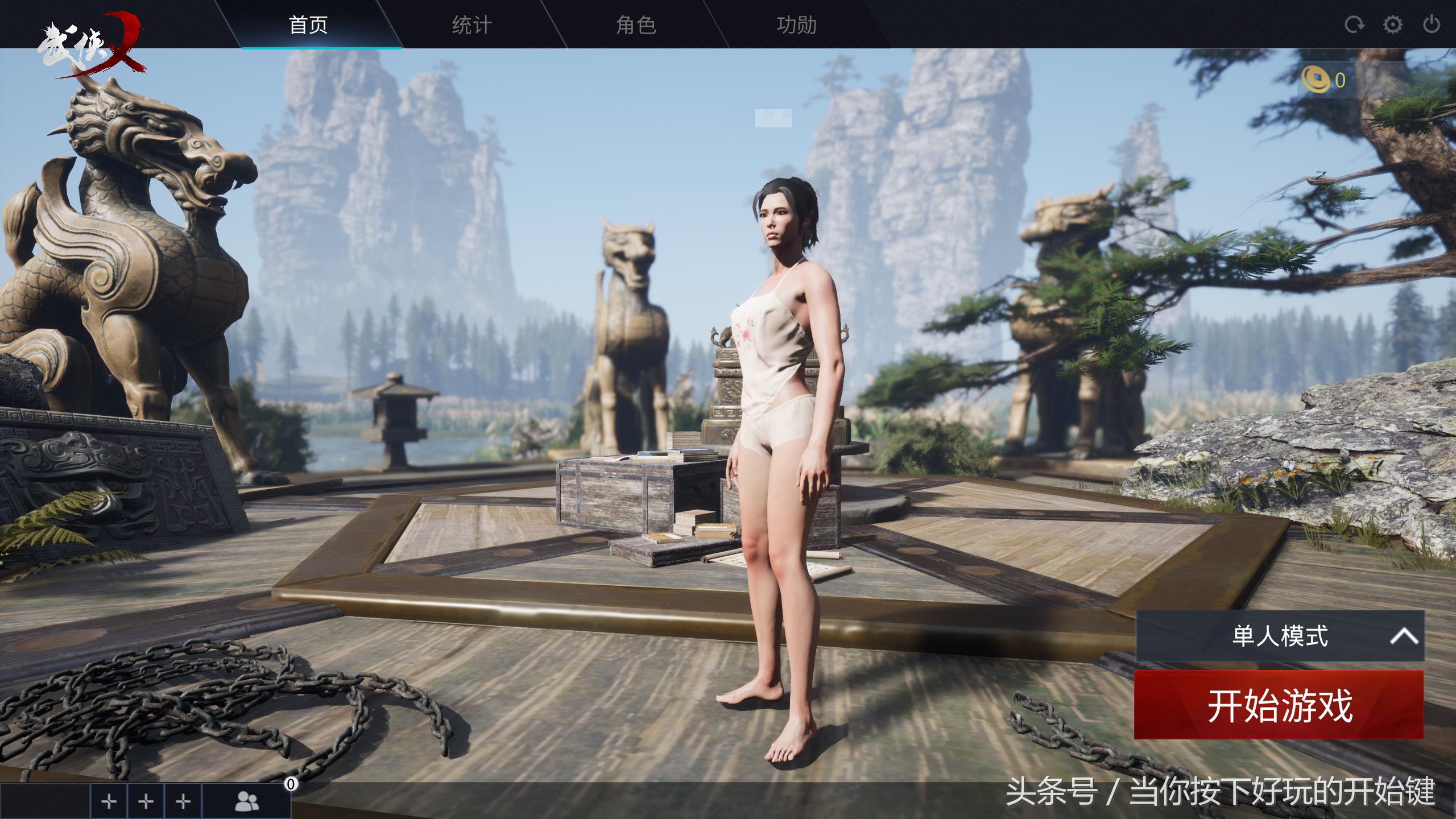1456x819 pixels.
Task: Click the party member count badge showing 0
Action: click(292, 784)
